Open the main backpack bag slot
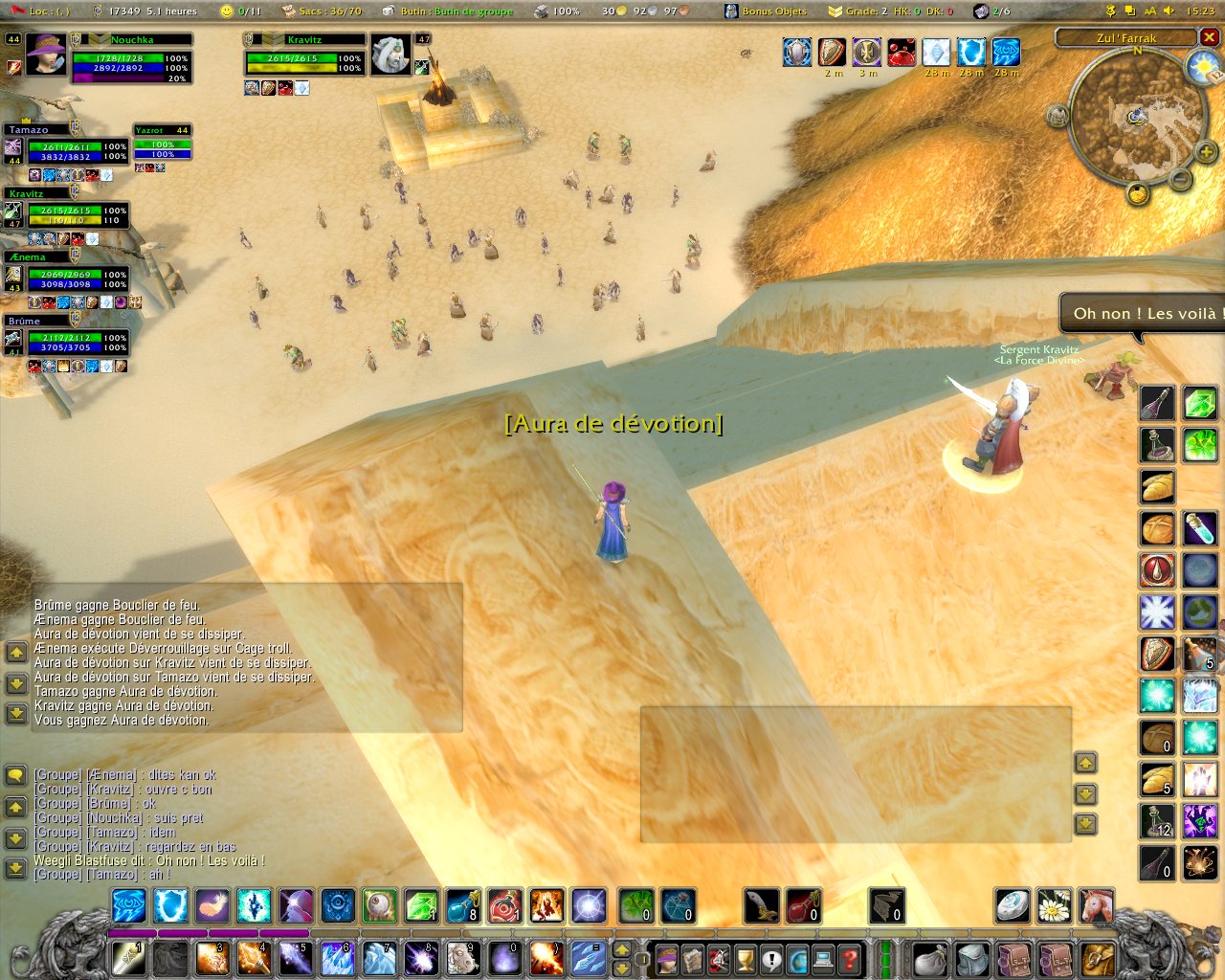 [1100, 959]
